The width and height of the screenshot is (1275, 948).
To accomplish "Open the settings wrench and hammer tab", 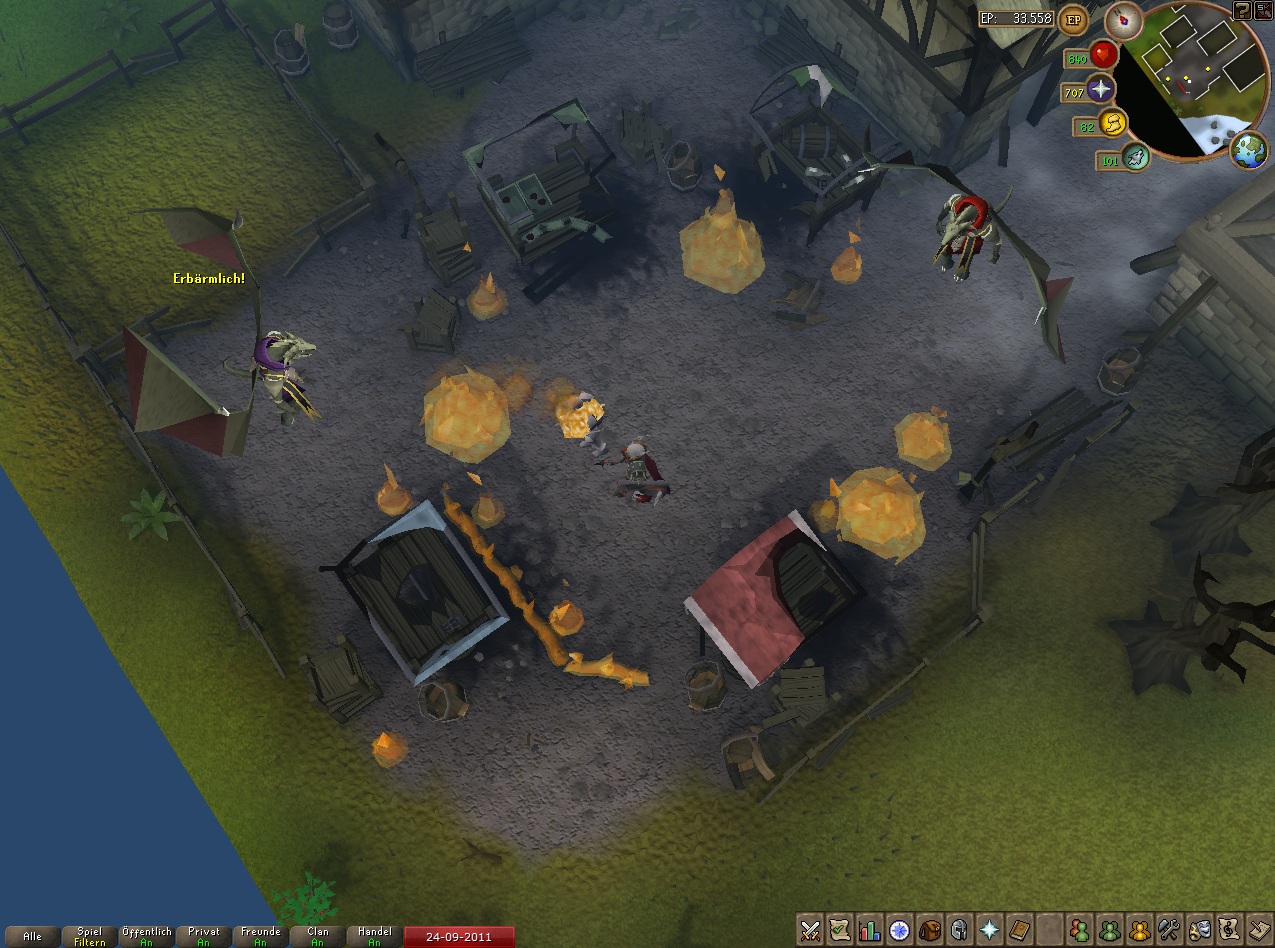I will [1168, 930].
